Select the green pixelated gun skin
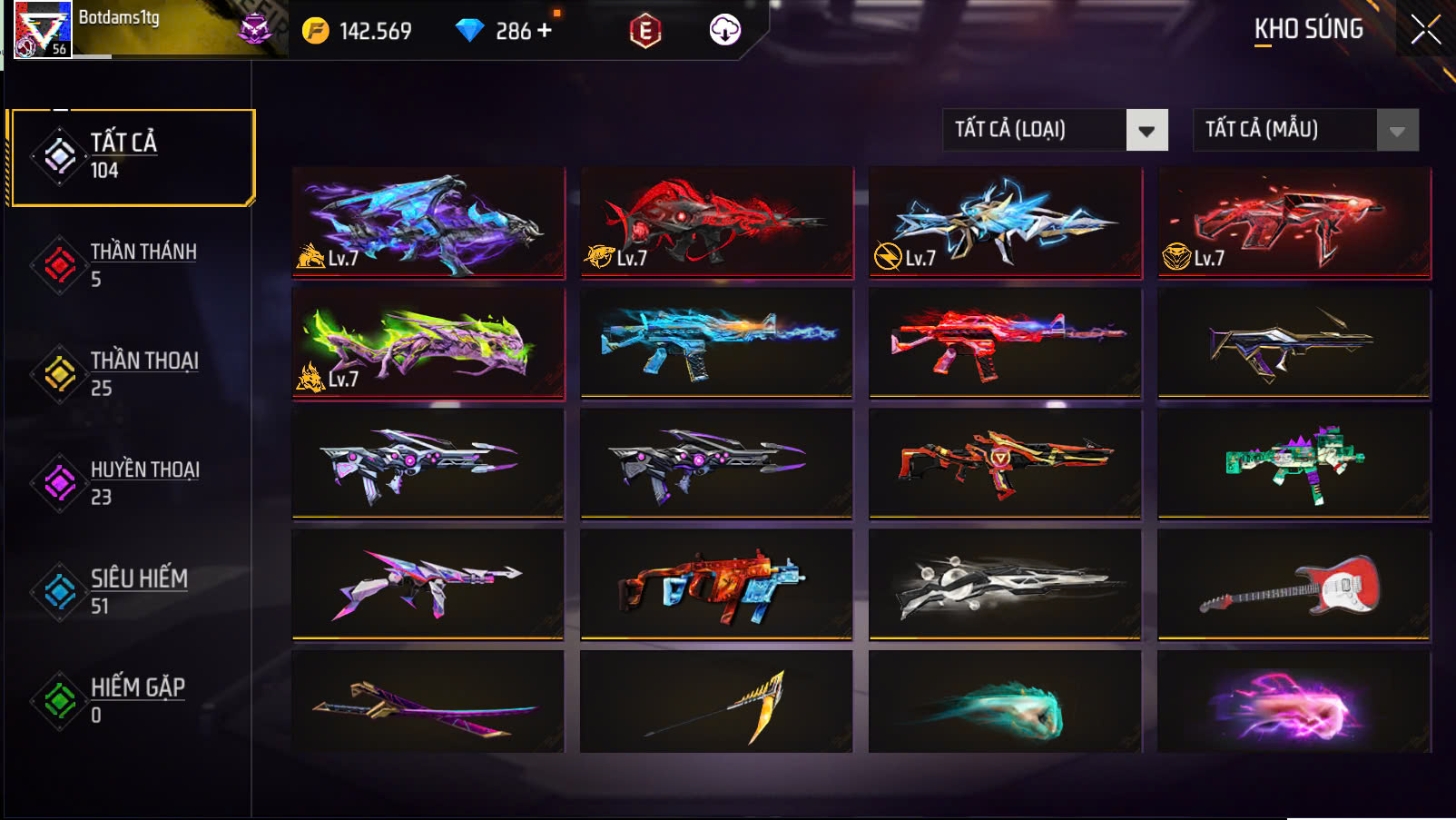 (x=1294, y=463)
